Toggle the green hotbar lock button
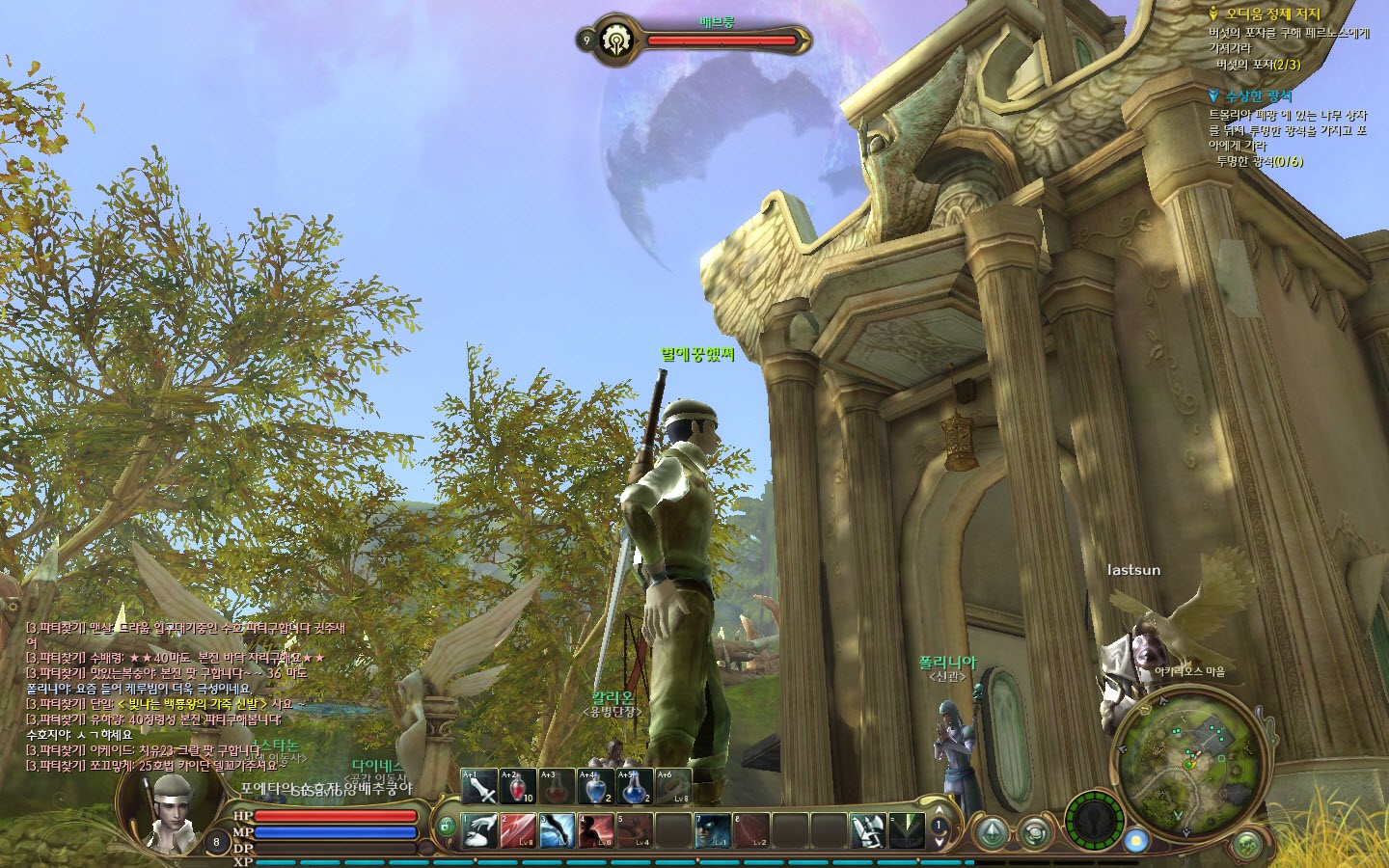The image size is (1389, 868). pyautogui.click(x=446, y=827)
